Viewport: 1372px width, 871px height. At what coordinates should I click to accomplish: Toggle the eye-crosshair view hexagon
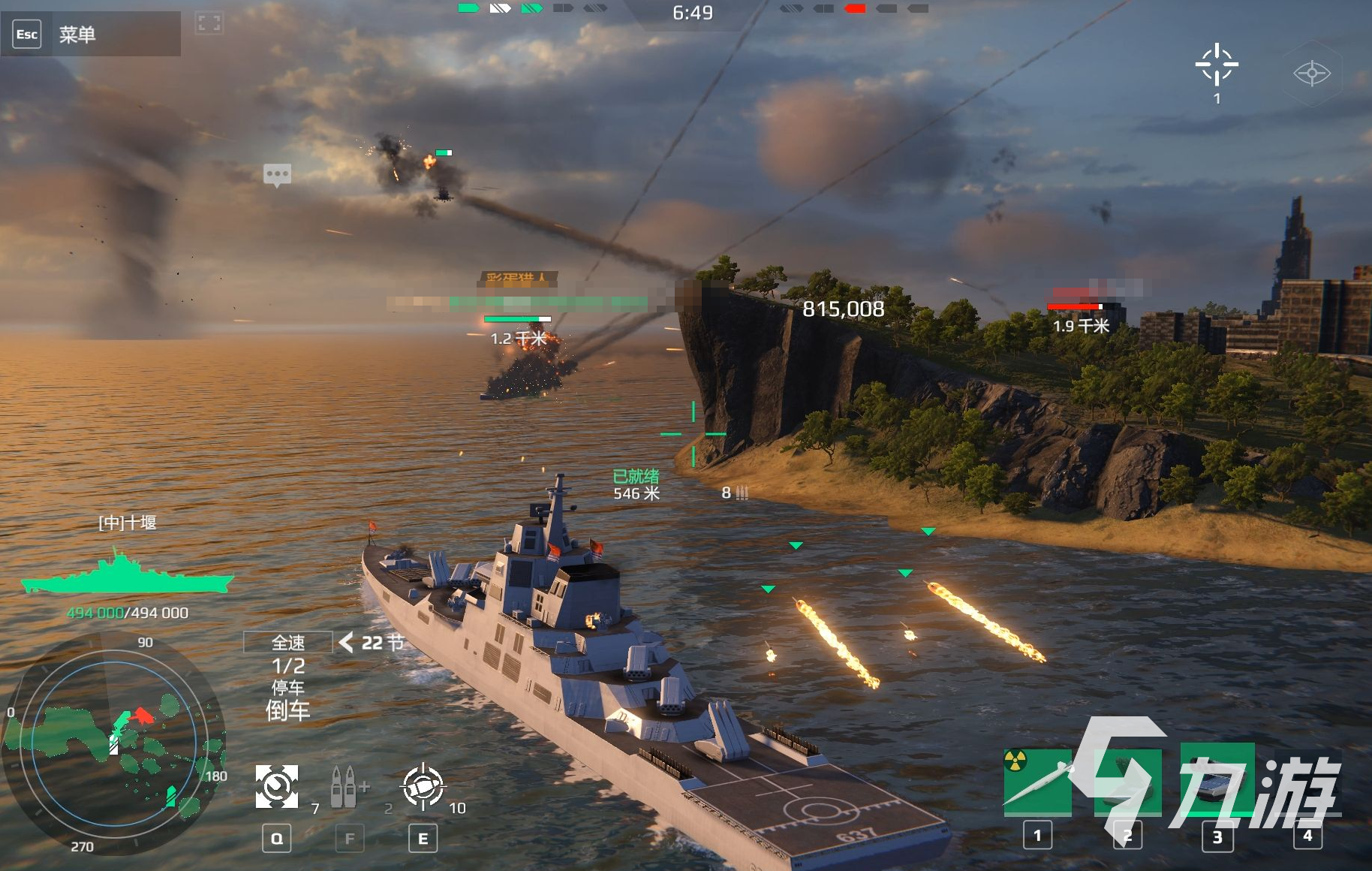1311,74
